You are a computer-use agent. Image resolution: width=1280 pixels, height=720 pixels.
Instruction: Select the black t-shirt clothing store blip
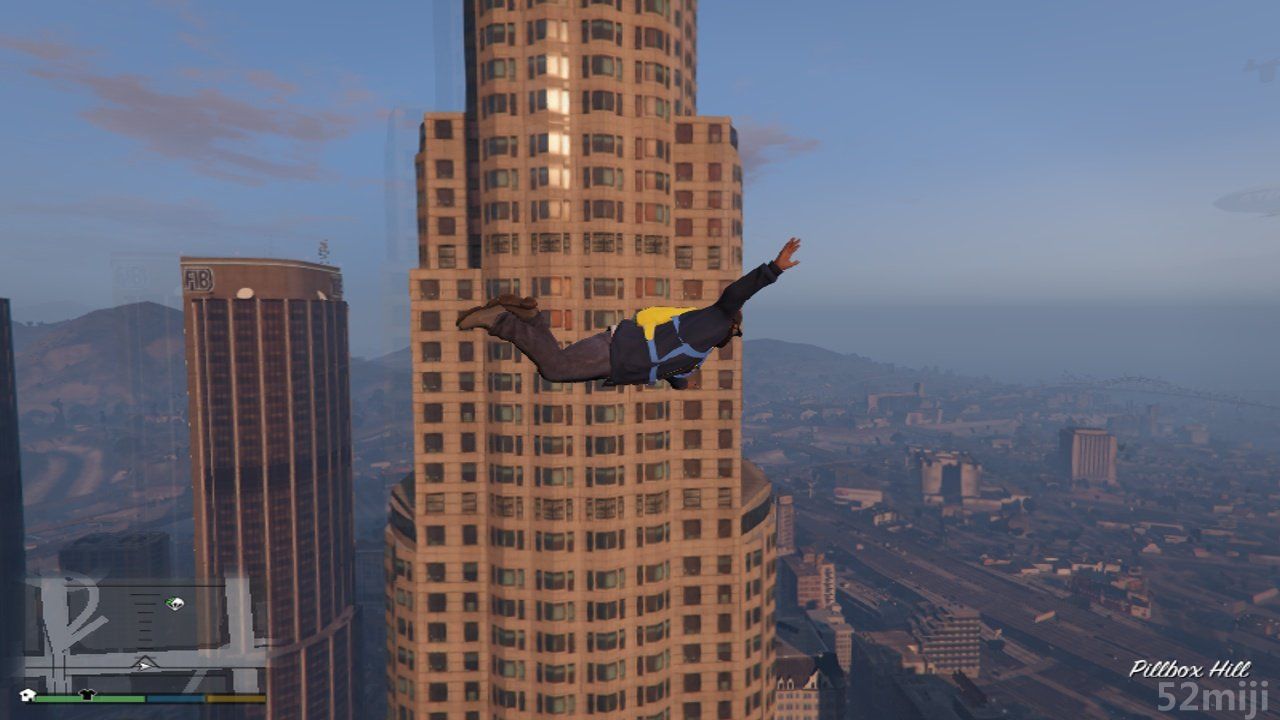(x=87, y=694)
